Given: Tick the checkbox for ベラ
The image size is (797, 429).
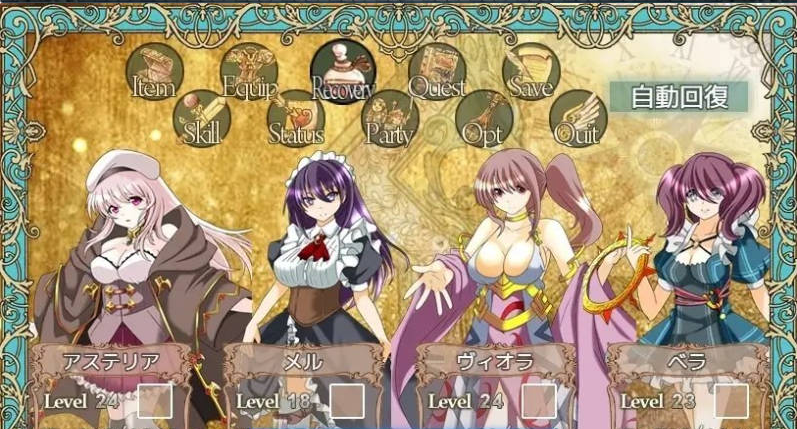Looking at the screenshot, I should (731, 401).
